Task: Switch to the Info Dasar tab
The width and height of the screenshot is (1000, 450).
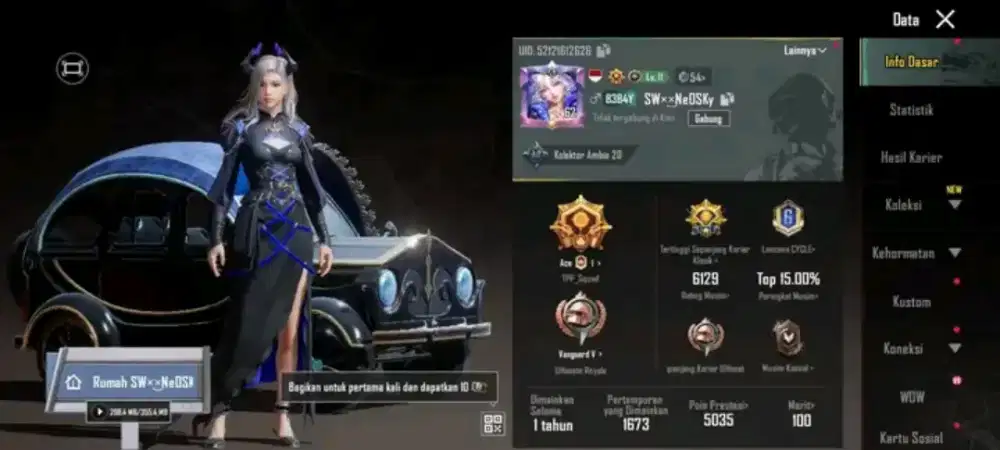Action: (911, 62)
